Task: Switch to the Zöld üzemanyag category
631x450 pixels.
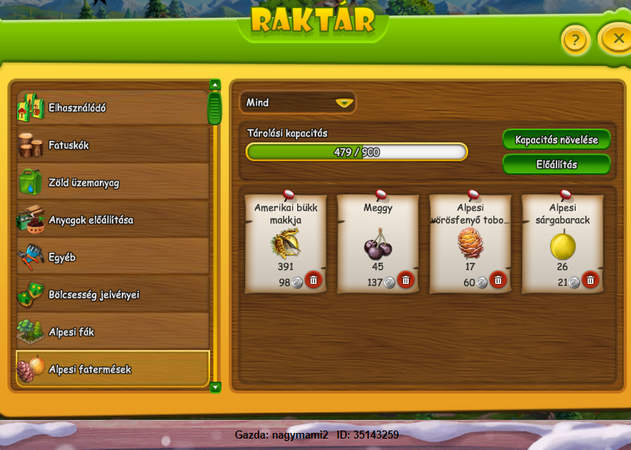Action: tap(112, 182)
